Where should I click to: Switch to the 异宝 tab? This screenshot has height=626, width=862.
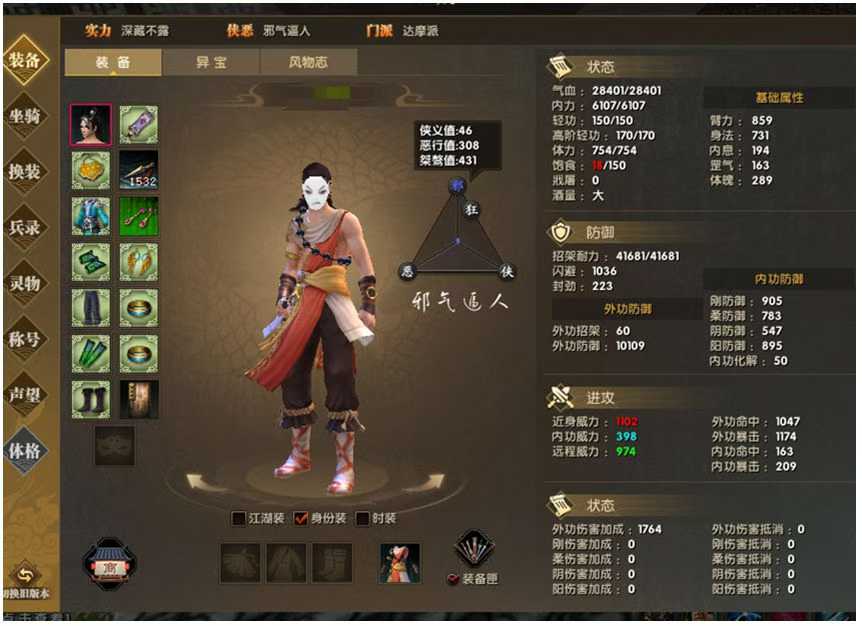(x=210, y=62)
